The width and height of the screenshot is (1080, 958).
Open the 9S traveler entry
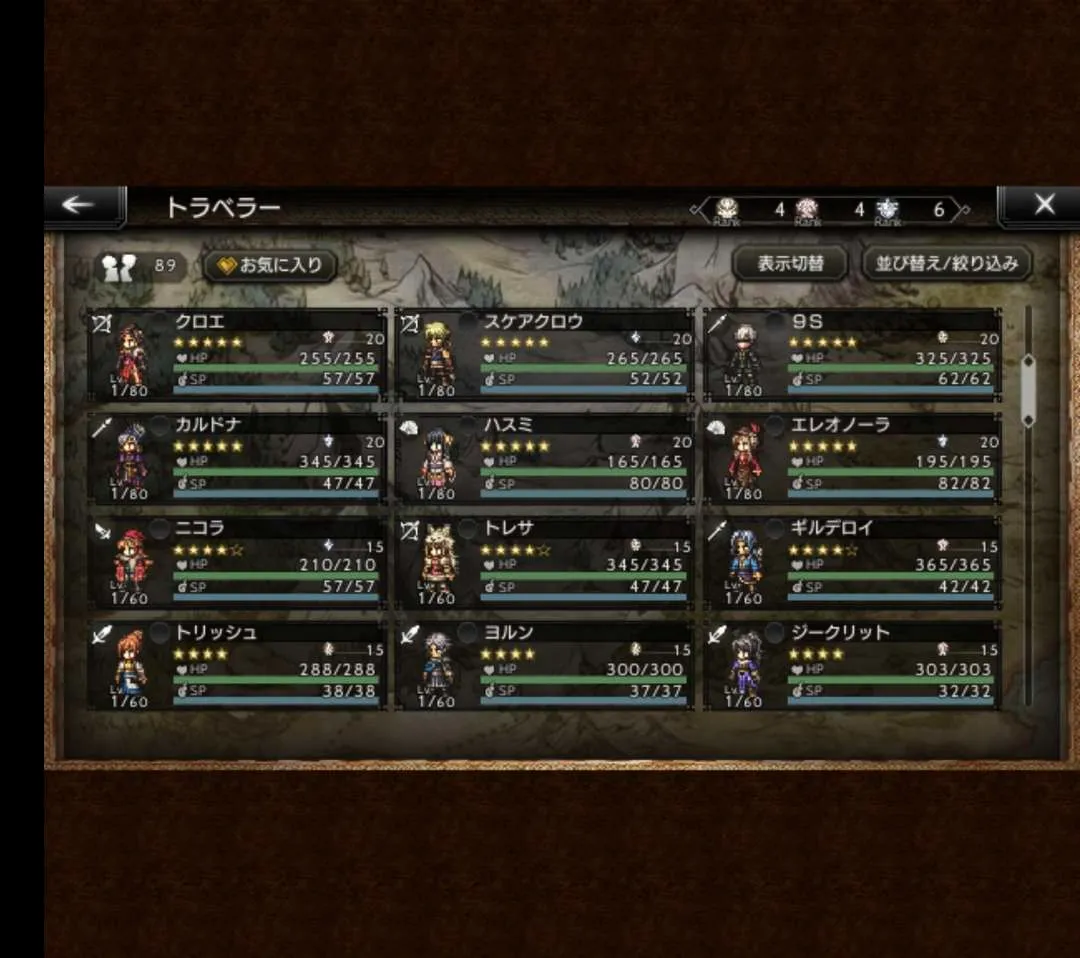coord(851,355)
